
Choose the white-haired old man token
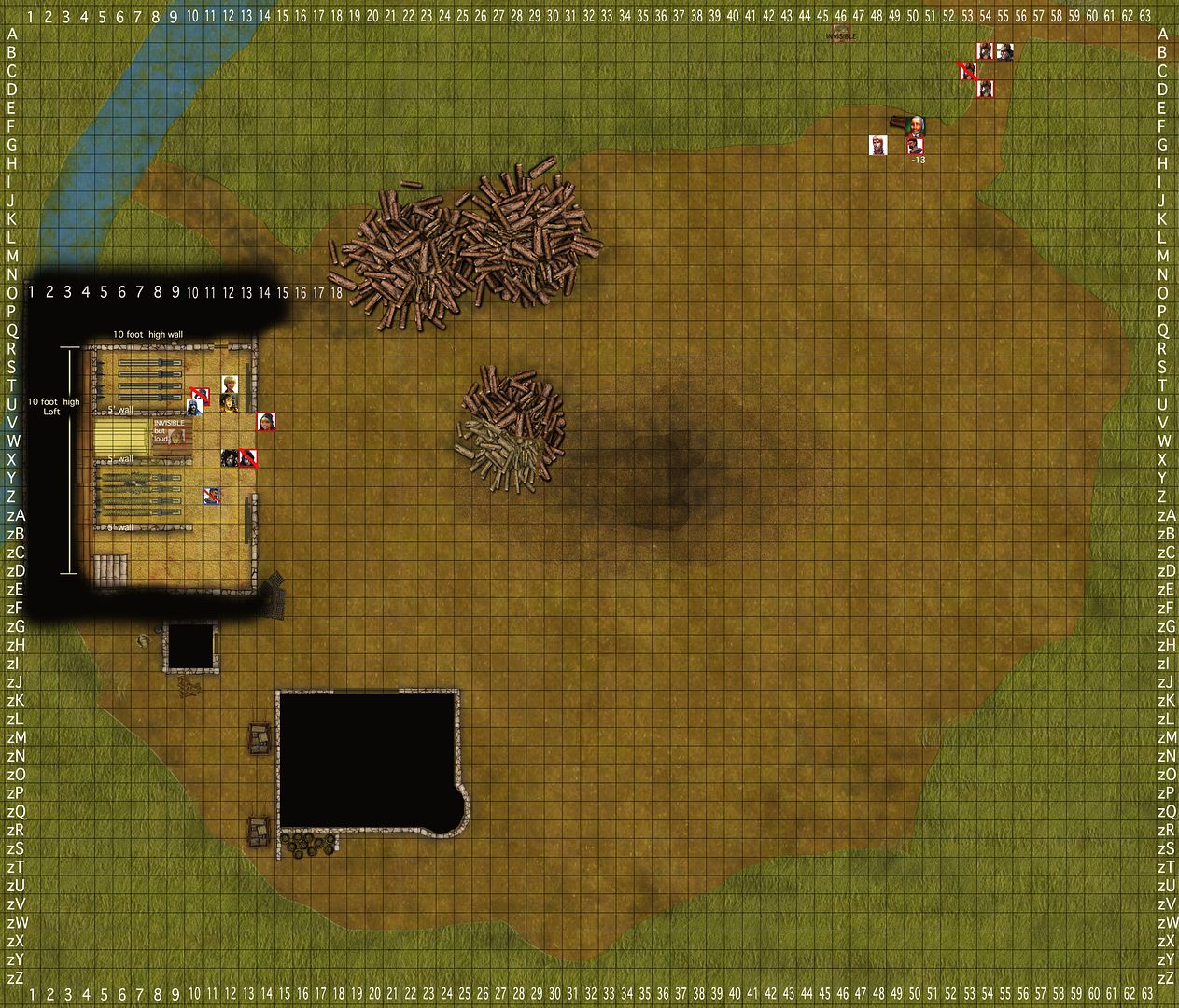click(917, 126)
